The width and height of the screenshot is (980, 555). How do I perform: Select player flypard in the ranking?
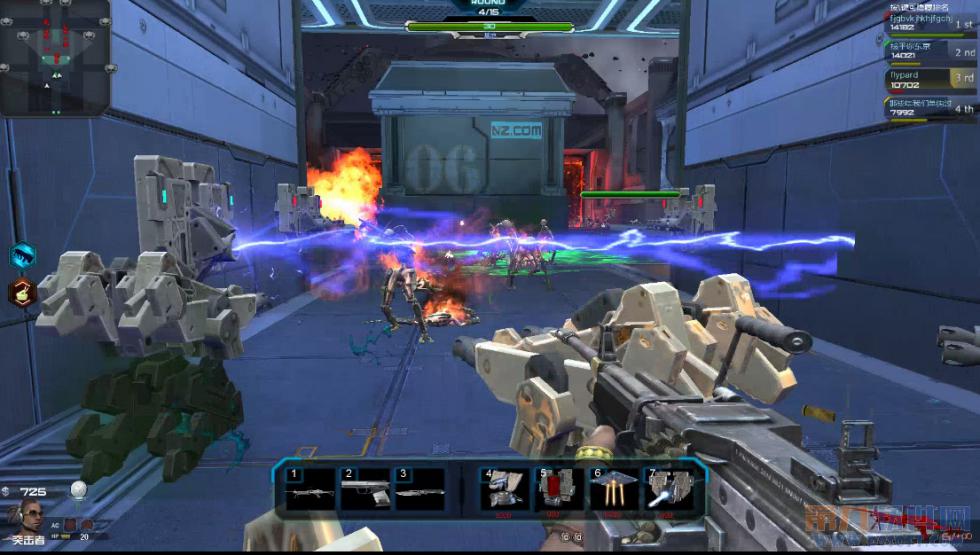point(931,80)
